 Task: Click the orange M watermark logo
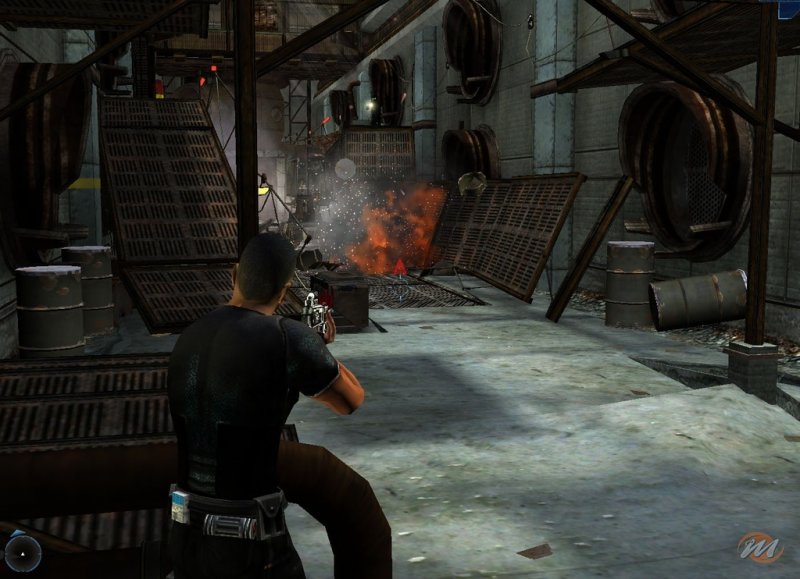pyautogui.click(x=762, y=547)
